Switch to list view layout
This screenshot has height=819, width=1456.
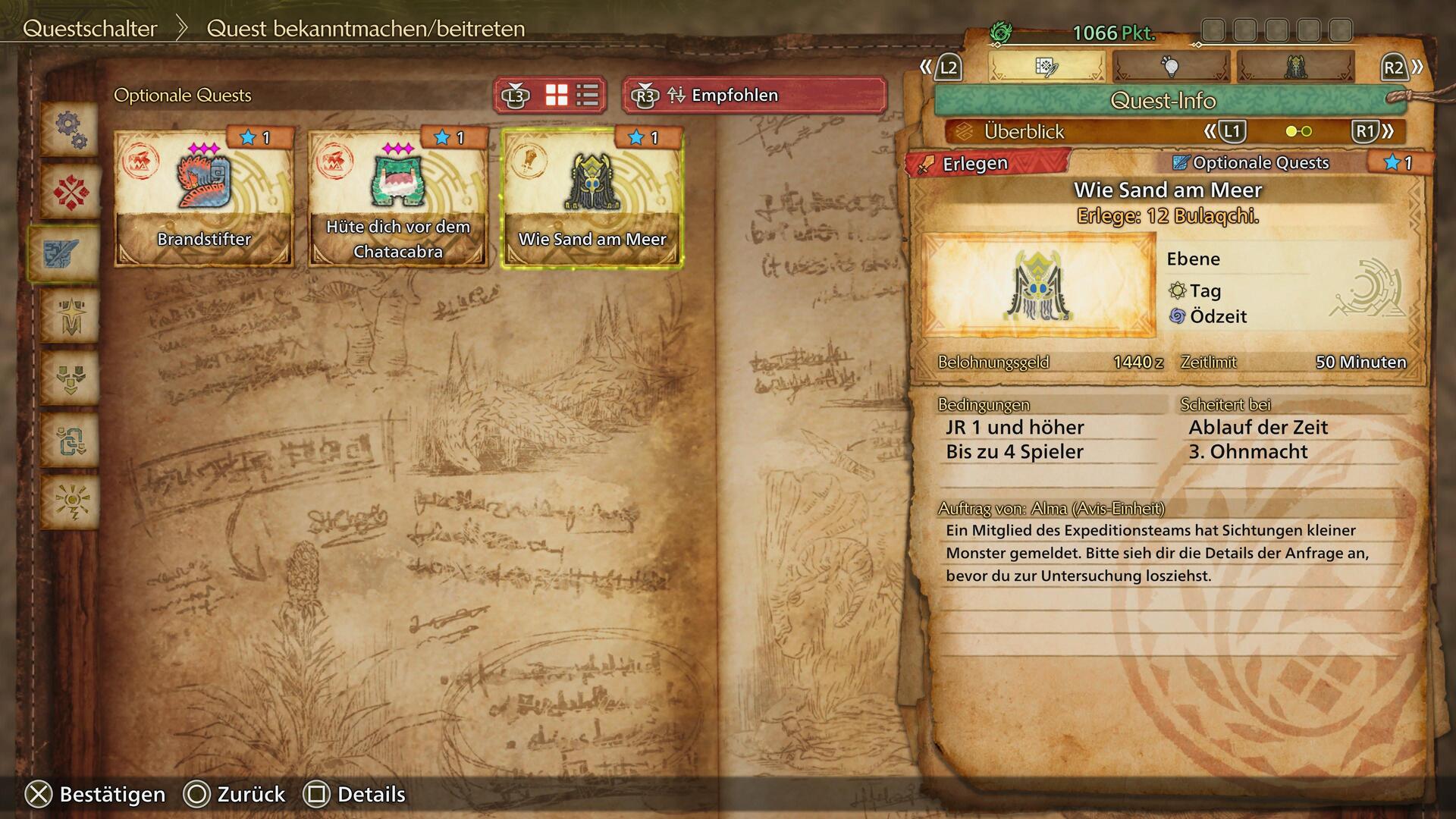coord(588,96)
